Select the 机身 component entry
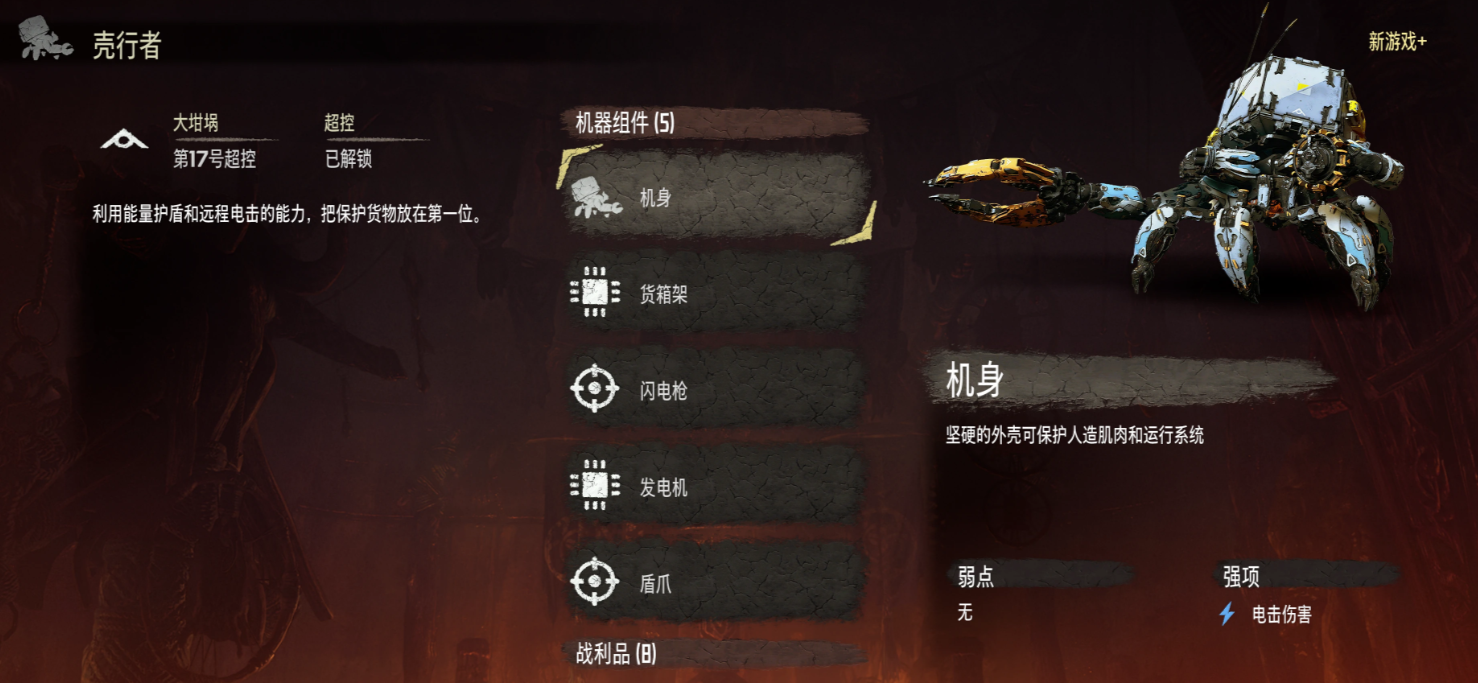 pos(715,198)
